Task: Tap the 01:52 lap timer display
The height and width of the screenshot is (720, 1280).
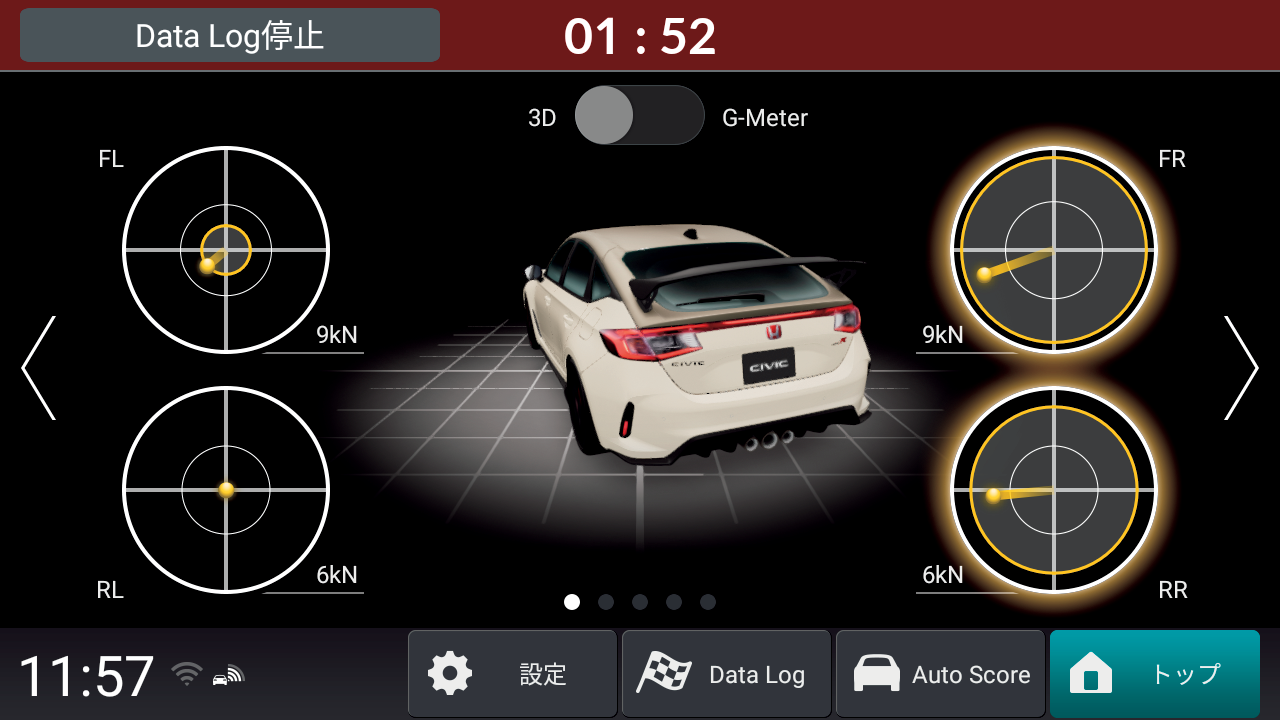Action: [x=640, y=34]
